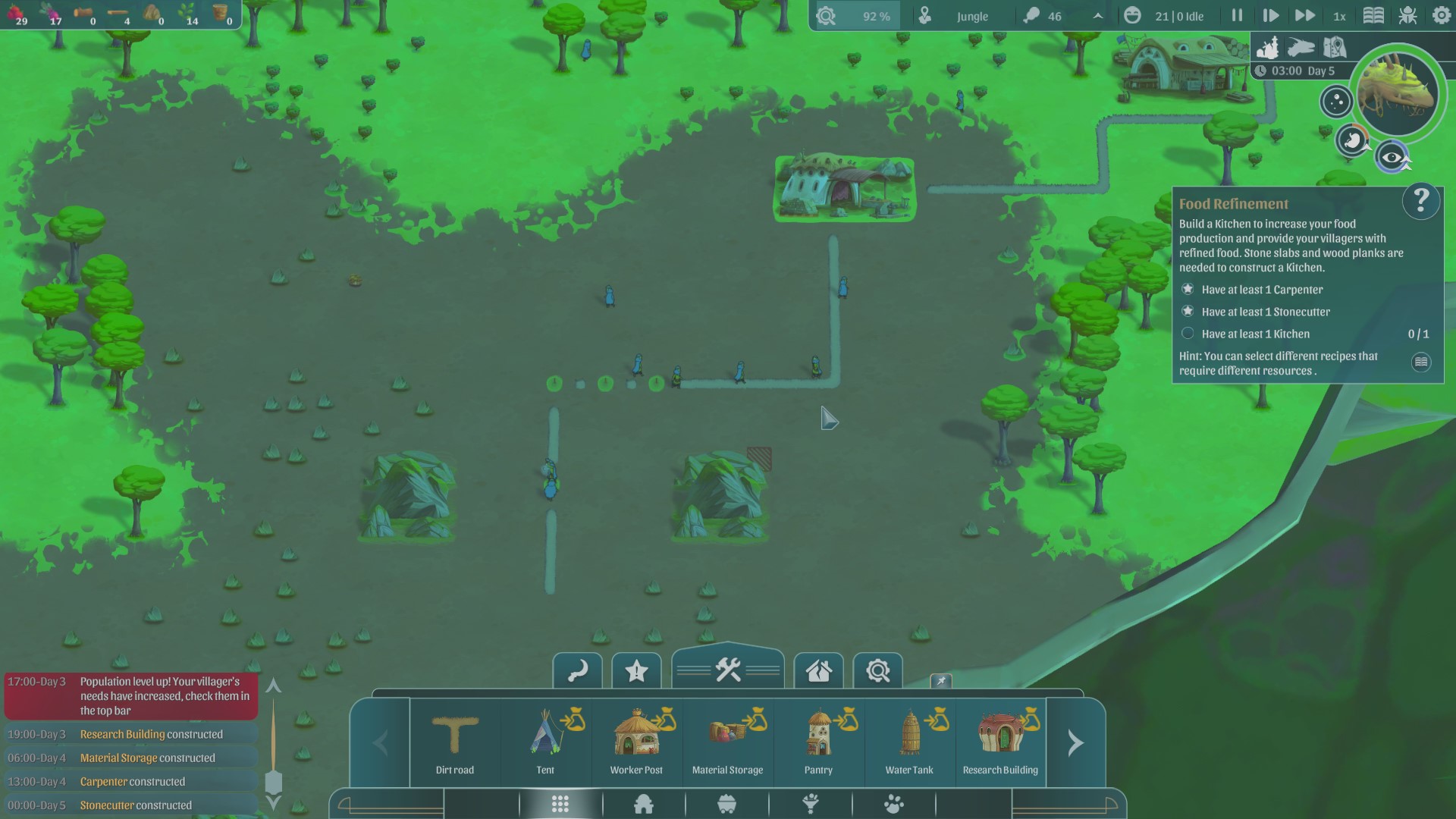This screenshot has width=1456, height=819.
Task: Open the star favorites tab
Action: click(x=636, y=670)
